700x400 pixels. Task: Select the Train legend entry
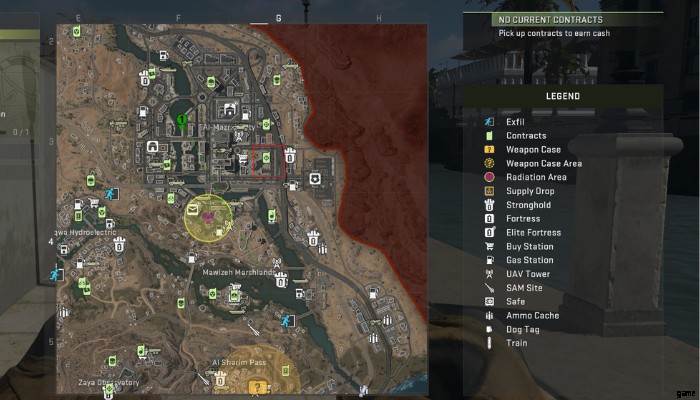coord(517,343)
